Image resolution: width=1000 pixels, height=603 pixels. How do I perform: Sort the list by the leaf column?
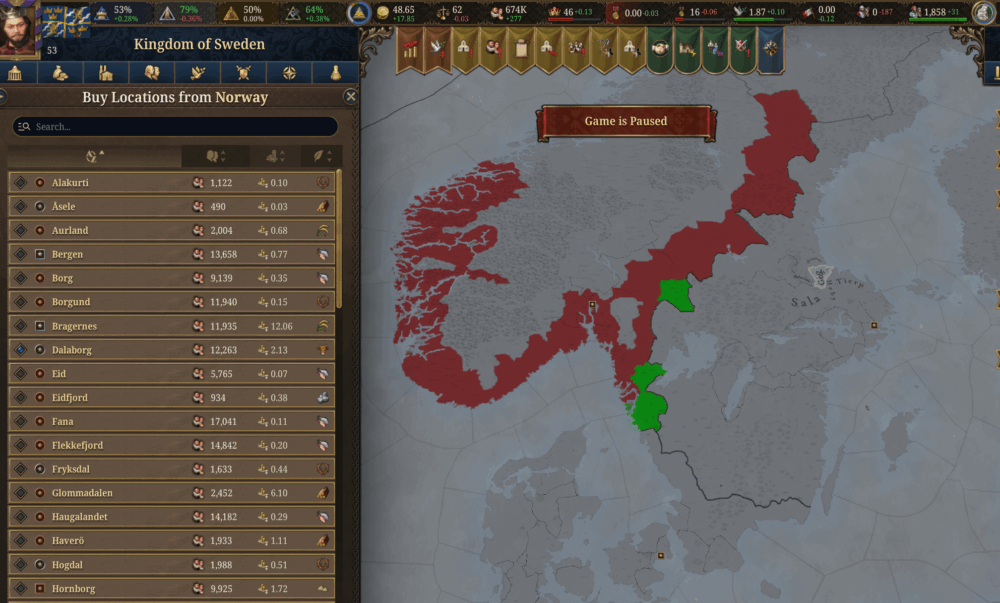321,157
